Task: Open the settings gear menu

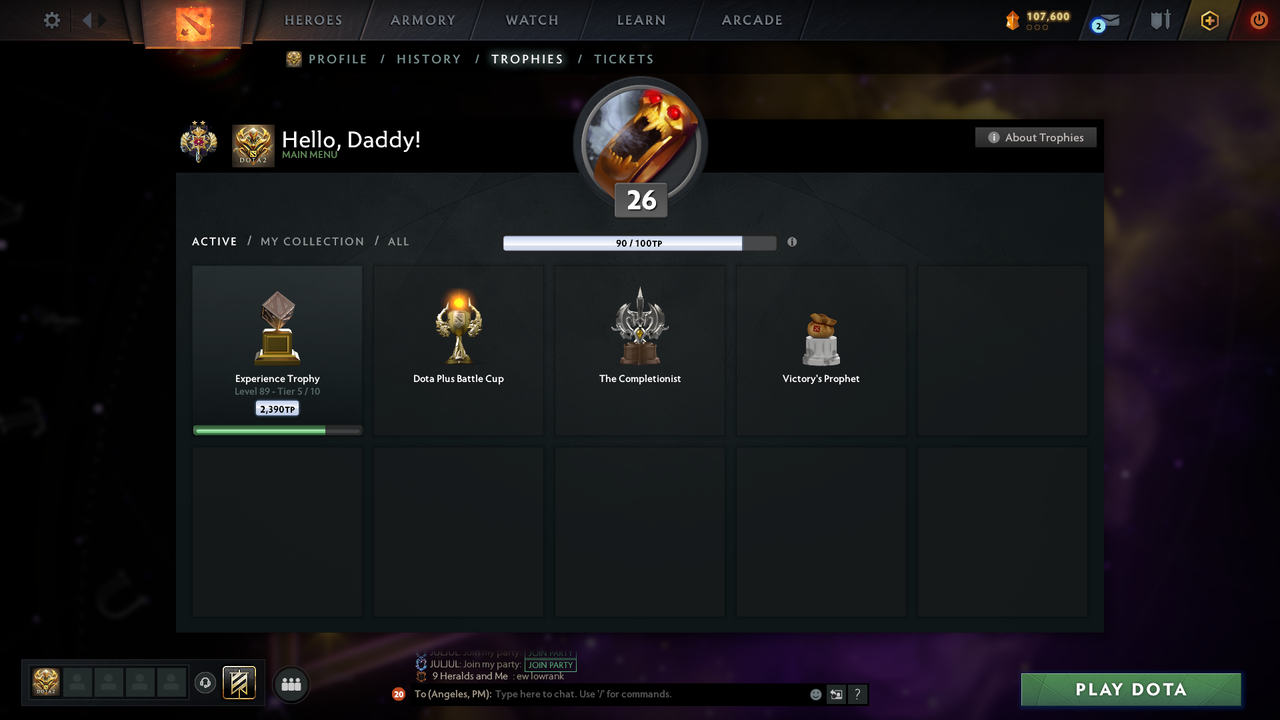Action: click(x=51, y=20)
